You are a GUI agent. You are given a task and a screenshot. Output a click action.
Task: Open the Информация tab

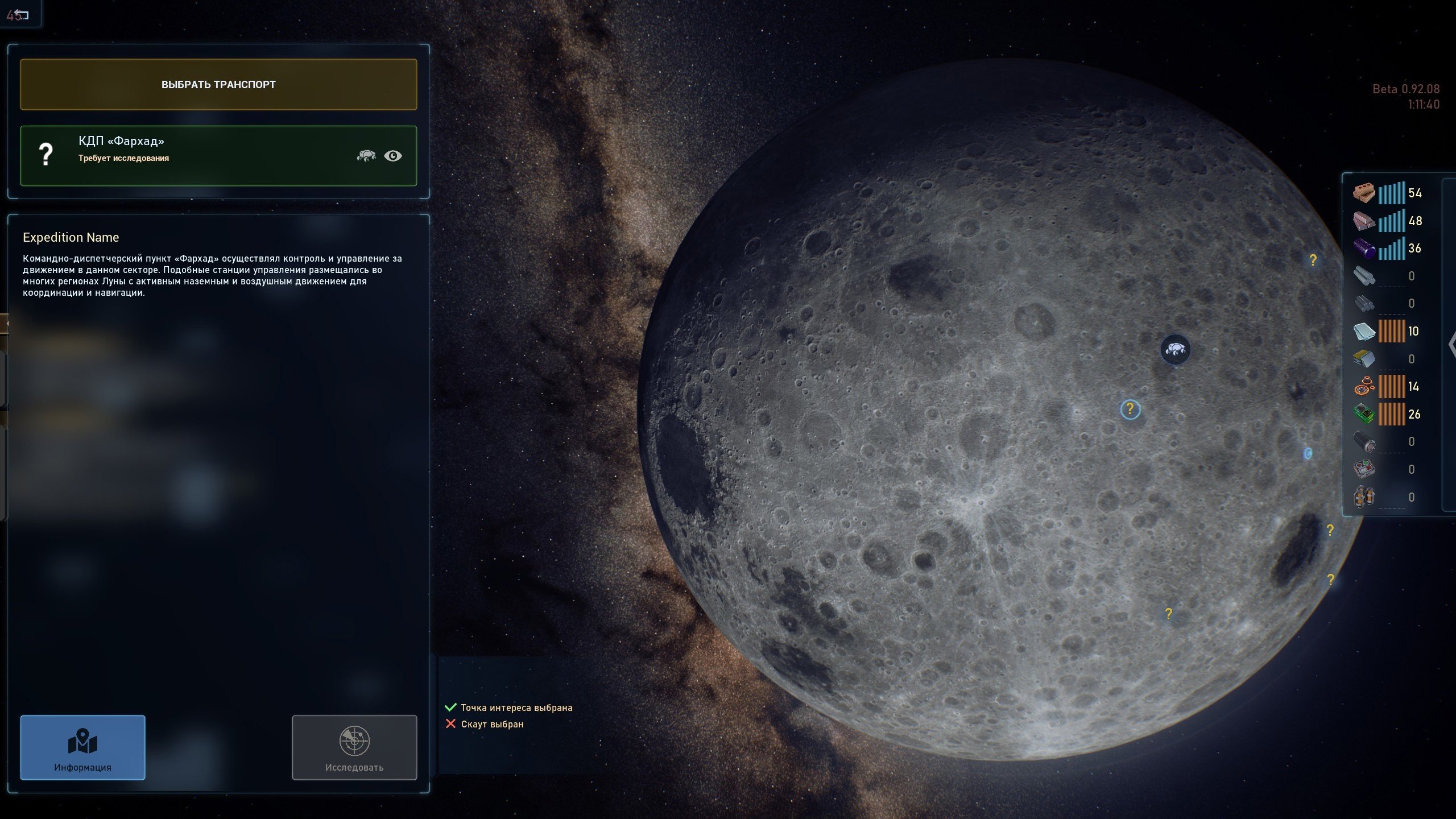(x=83, y=747)
